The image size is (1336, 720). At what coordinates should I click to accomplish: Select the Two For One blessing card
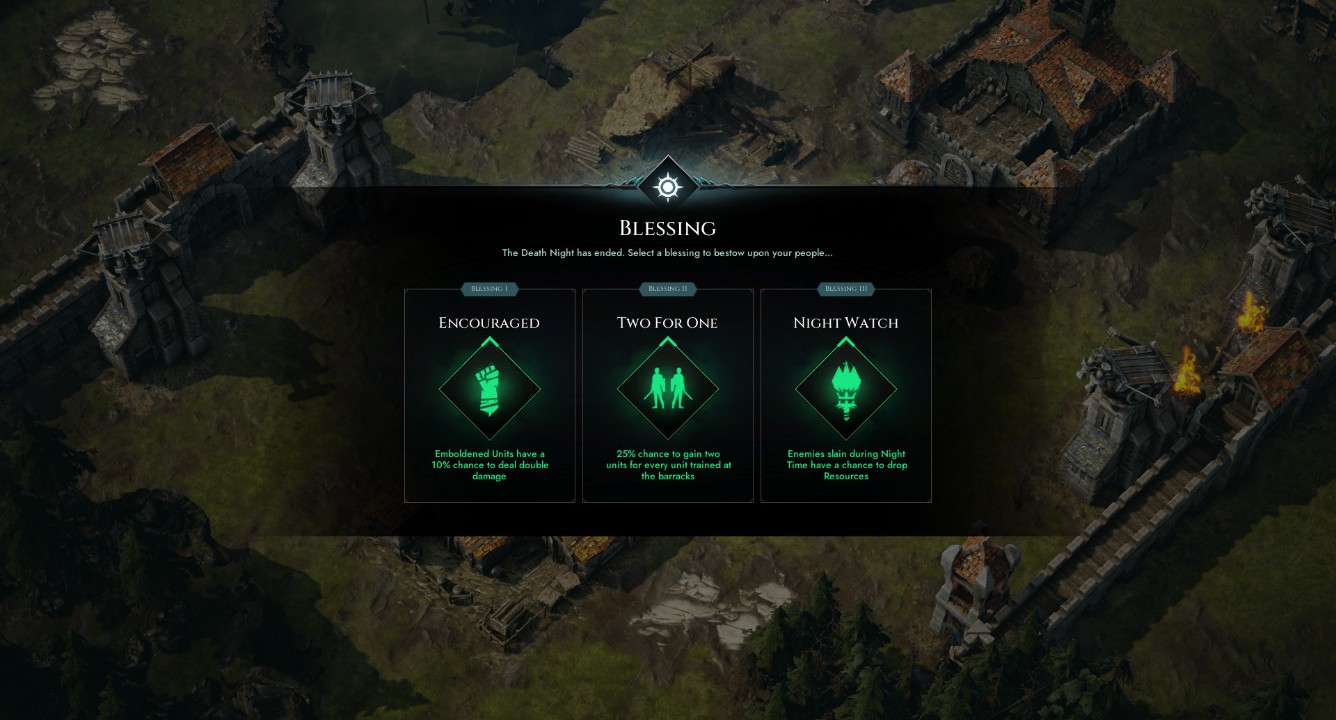click(x=667, y=396)
